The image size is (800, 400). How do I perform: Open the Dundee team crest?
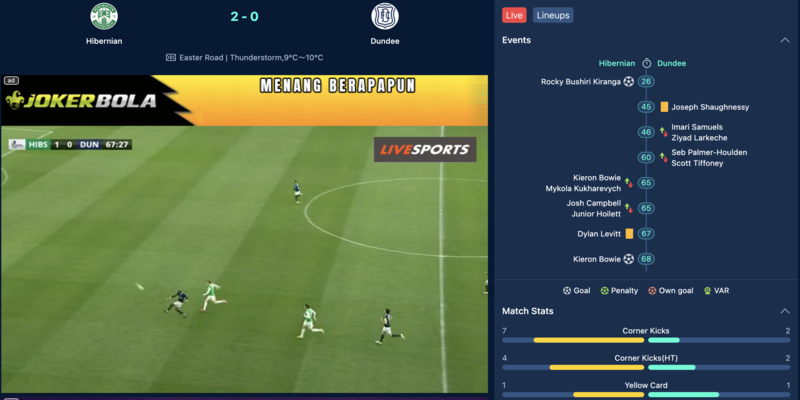(384, 17)
